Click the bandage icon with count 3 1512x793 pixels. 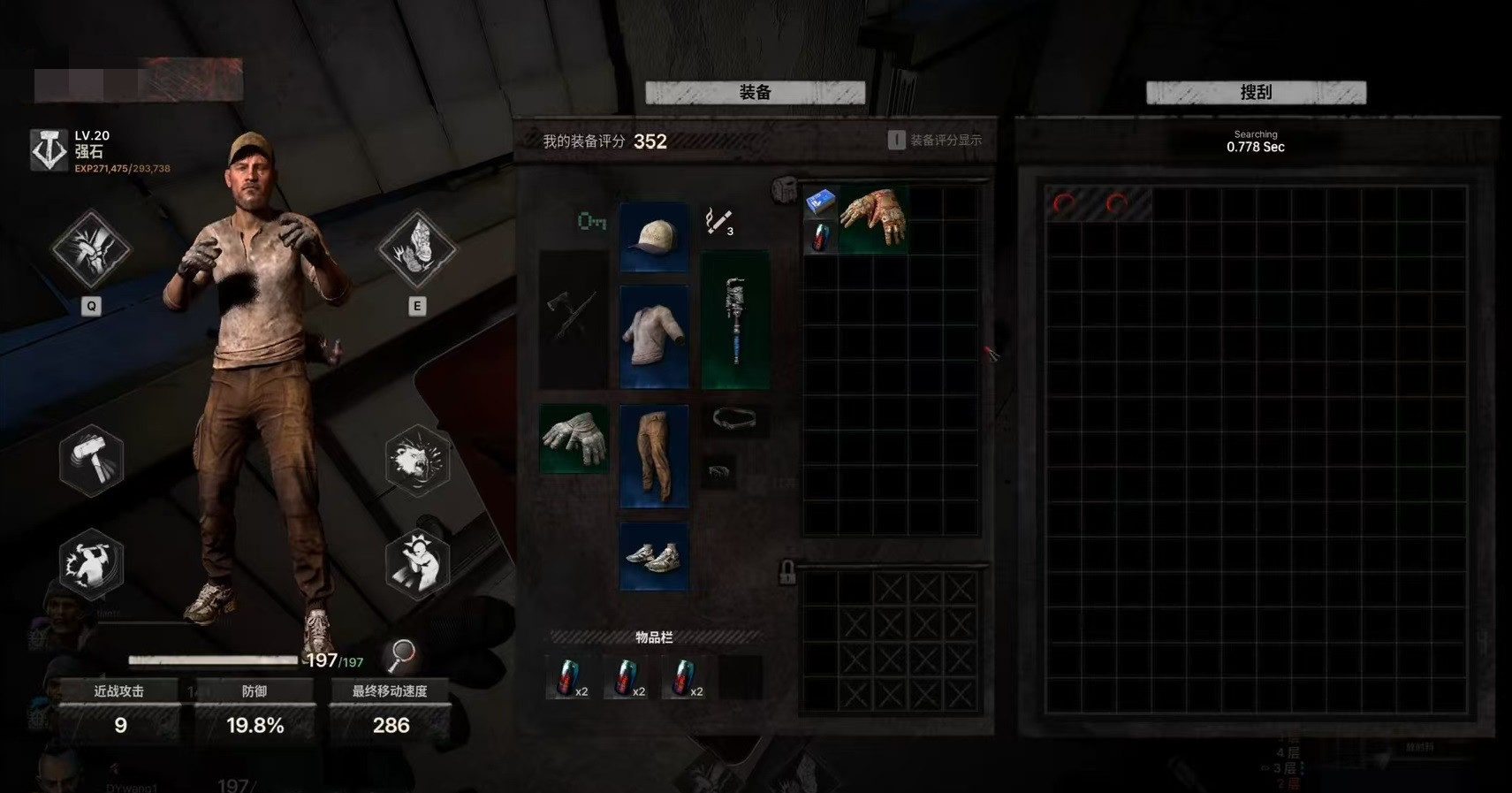click(x=718, y=221)
